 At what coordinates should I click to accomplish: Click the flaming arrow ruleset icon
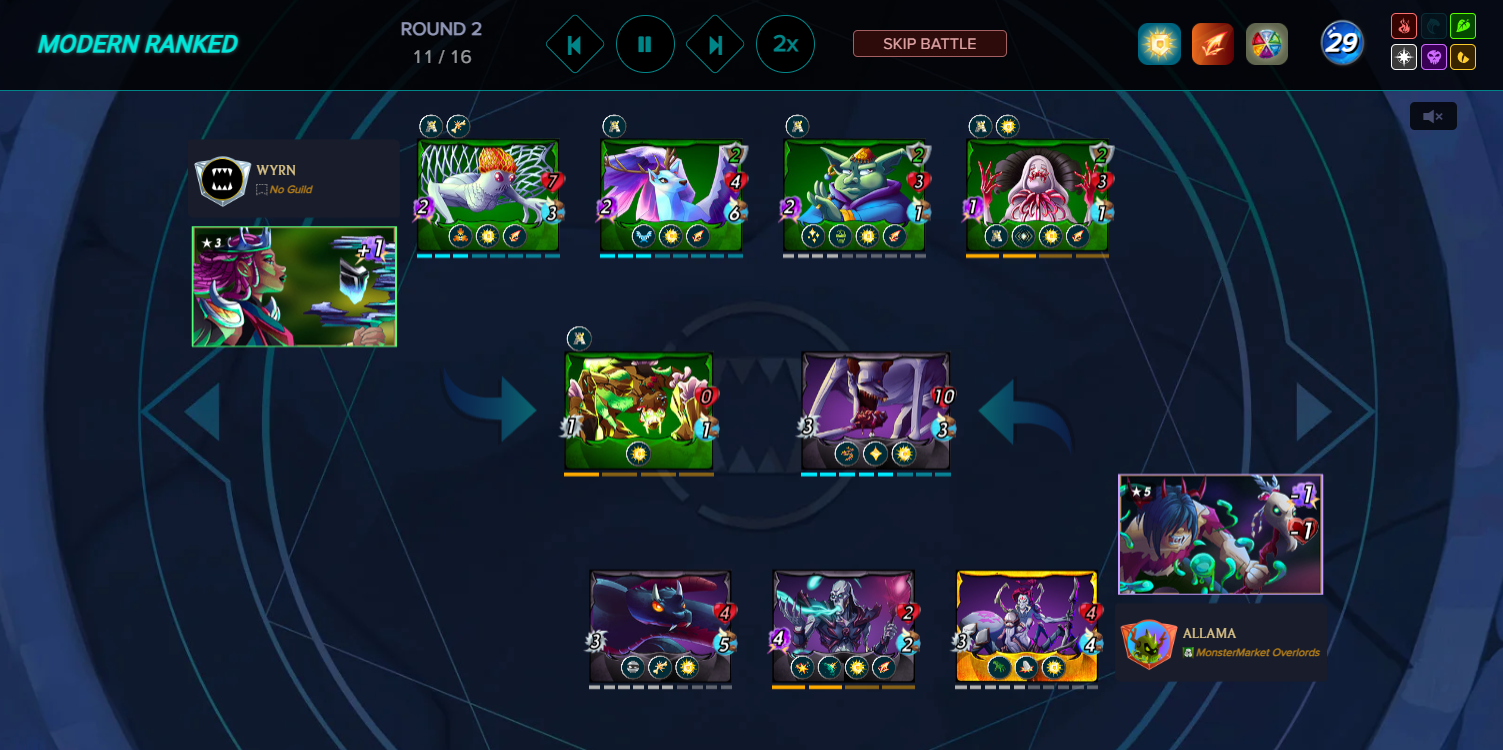click(1212, 43)
